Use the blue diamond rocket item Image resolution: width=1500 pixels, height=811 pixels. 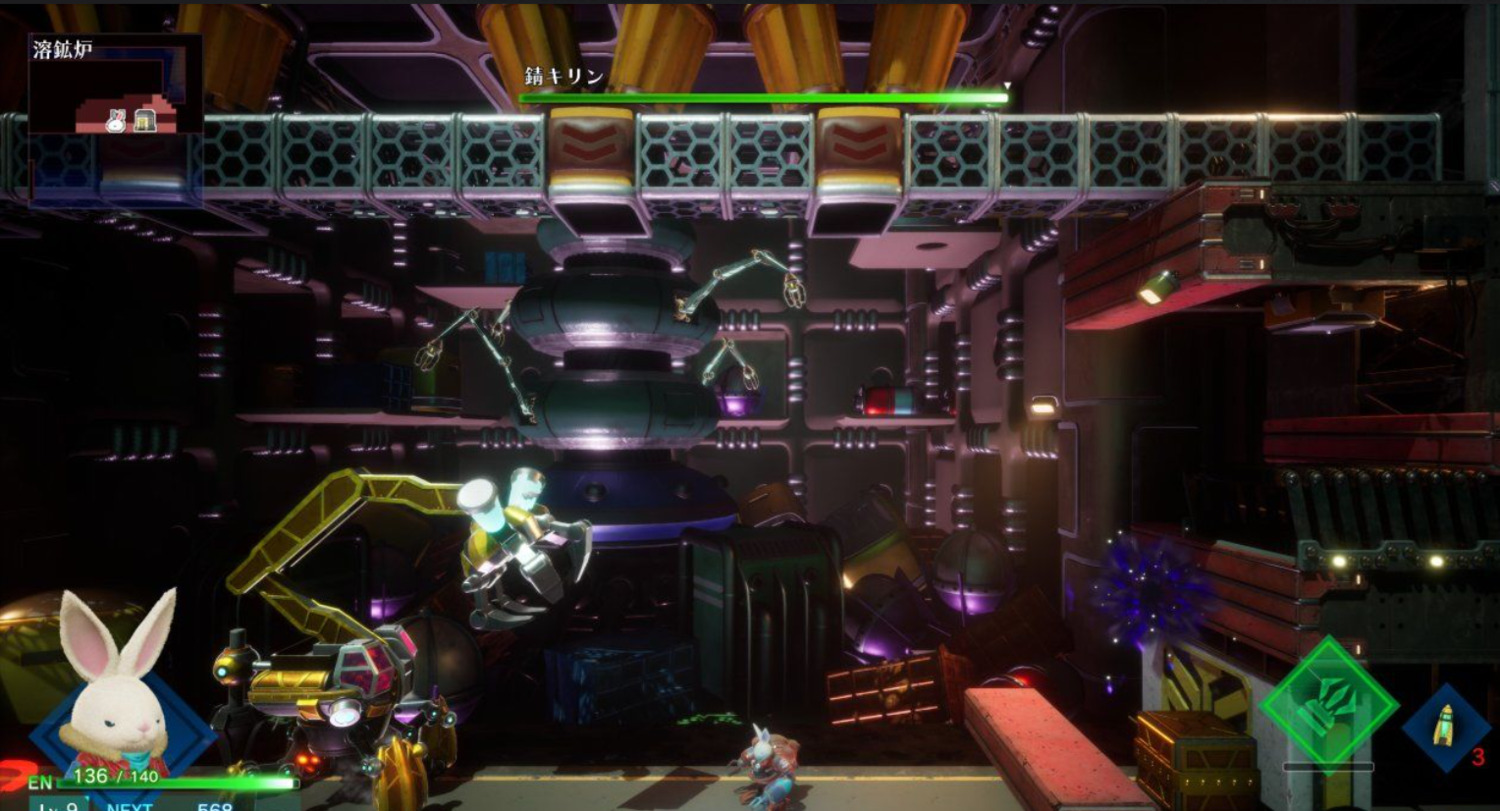click(x=1445, y=727)
